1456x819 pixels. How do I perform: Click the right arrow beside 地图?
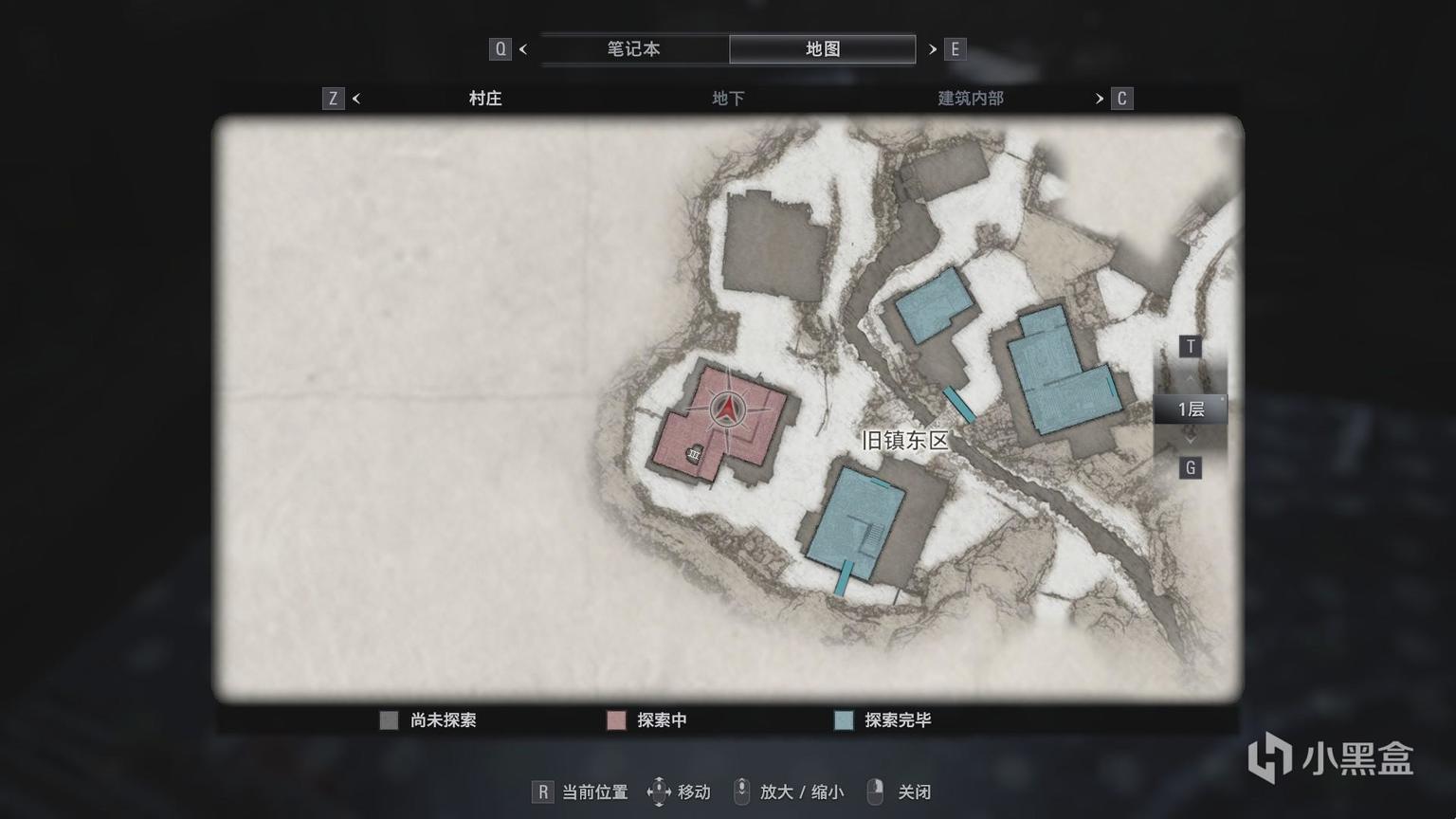click(933, 49)
